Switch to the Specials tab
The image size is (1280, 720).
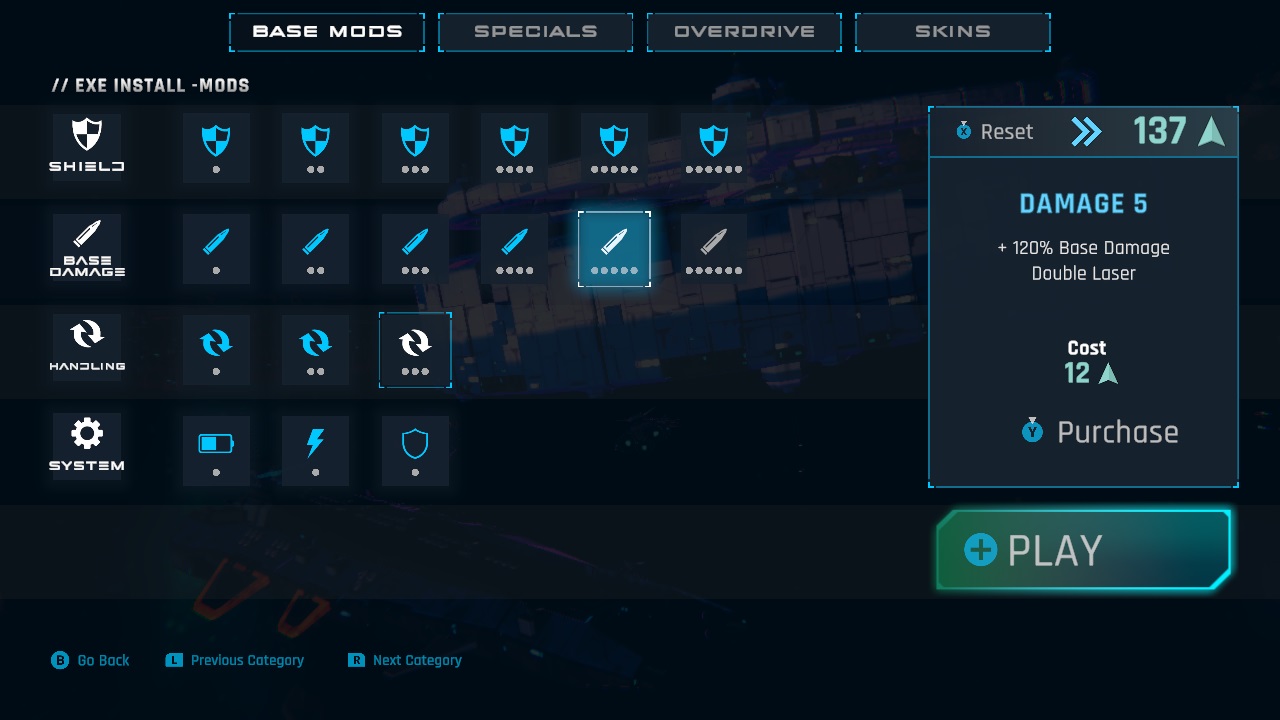click(535, 32)
